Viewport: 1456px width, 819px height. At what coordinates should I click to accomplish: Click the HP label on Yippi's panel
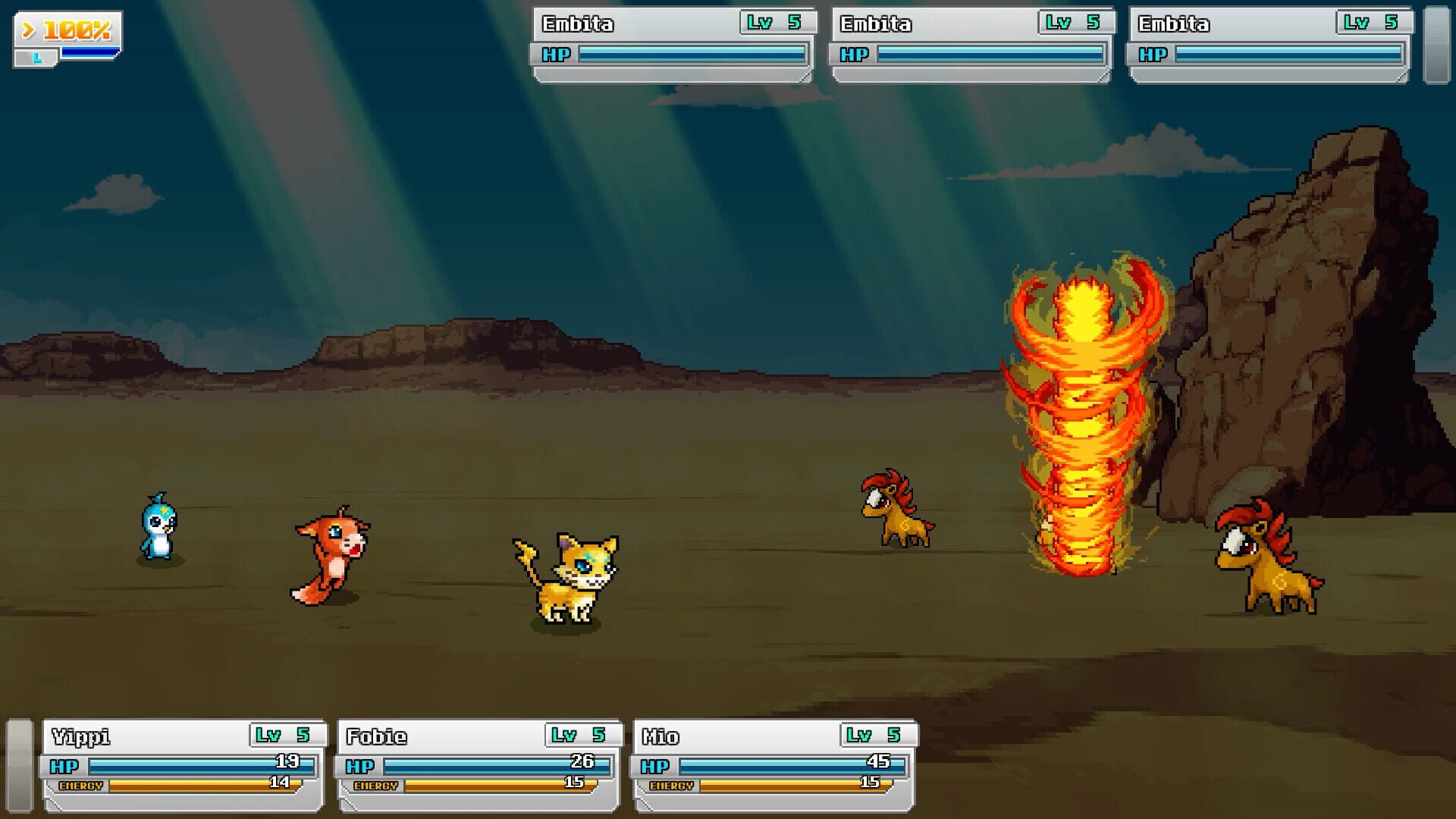tap(62, 767)
